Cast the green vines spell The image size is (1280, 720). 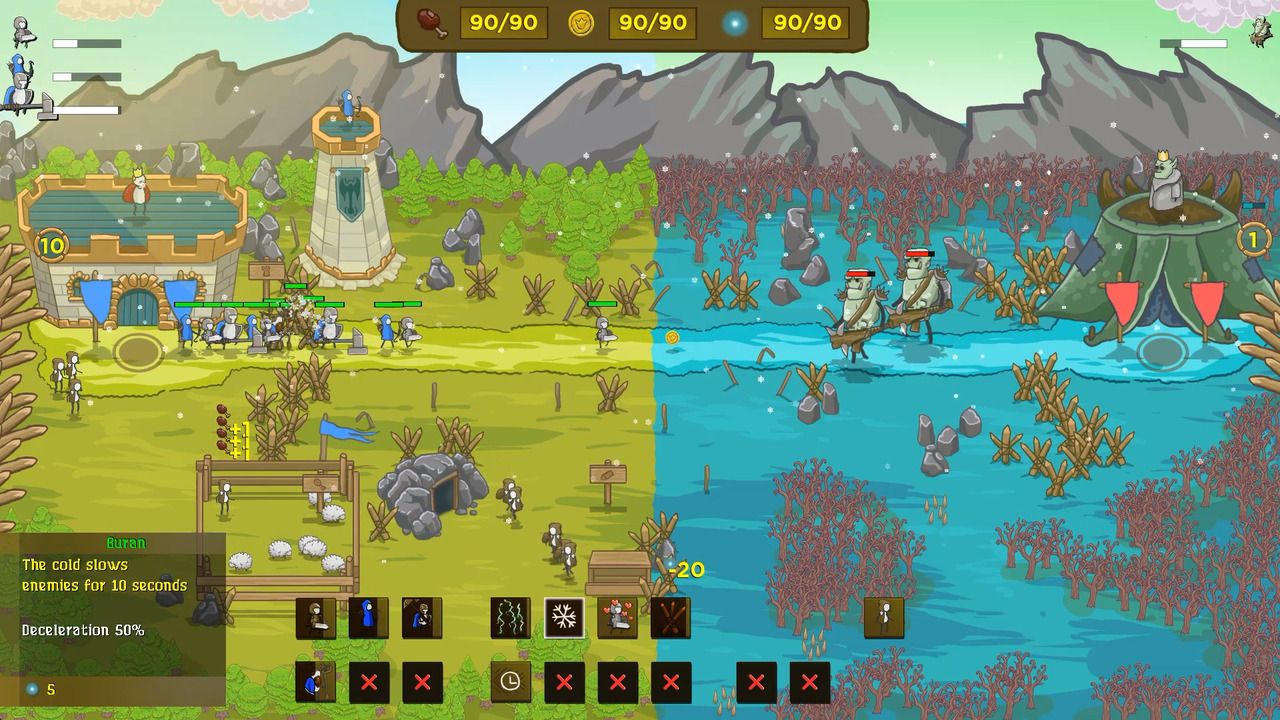pyautogui.click(x=510, y=618)
